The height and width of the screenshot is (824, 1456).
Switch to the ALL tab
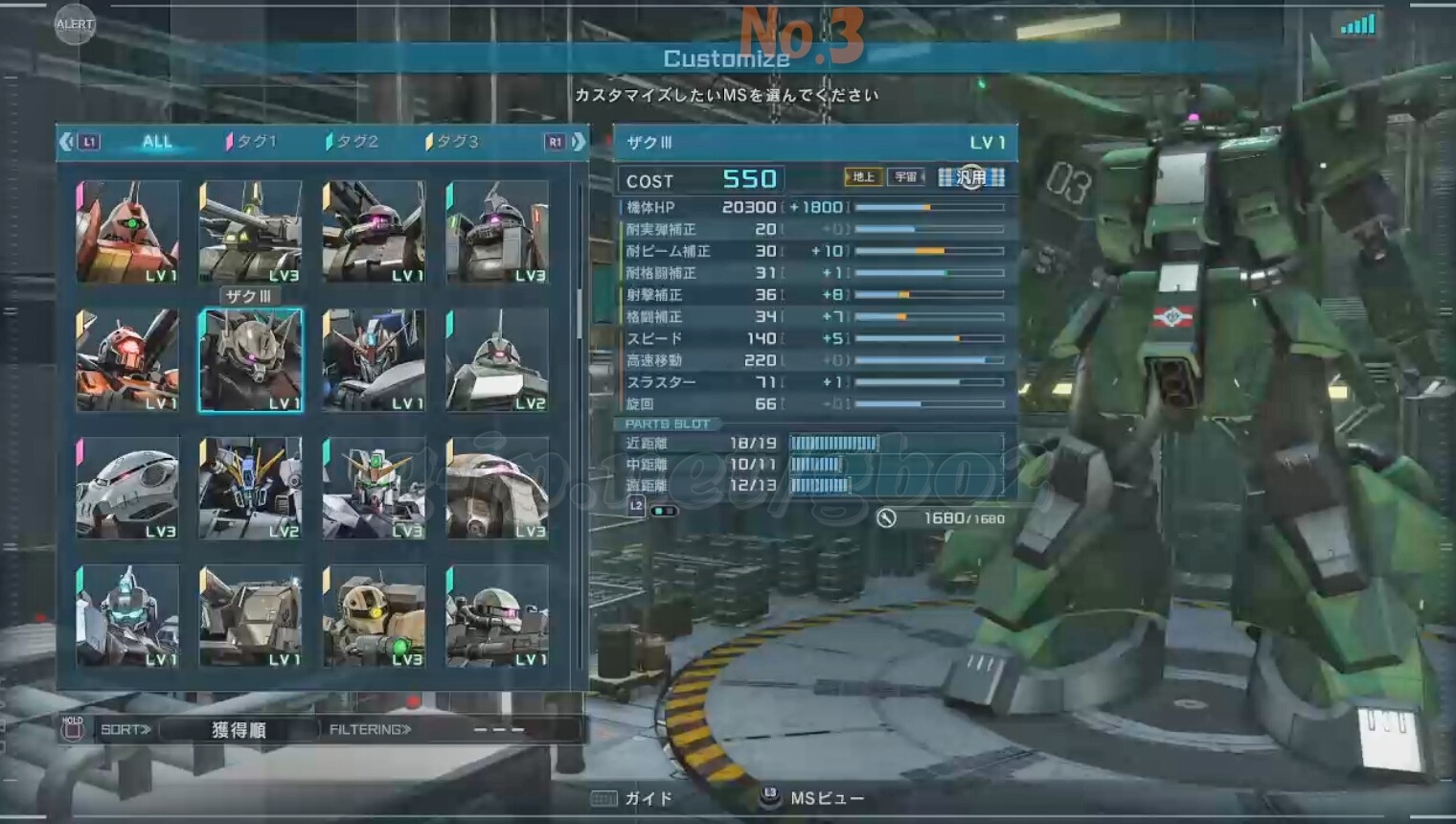[x=157, y=142]
